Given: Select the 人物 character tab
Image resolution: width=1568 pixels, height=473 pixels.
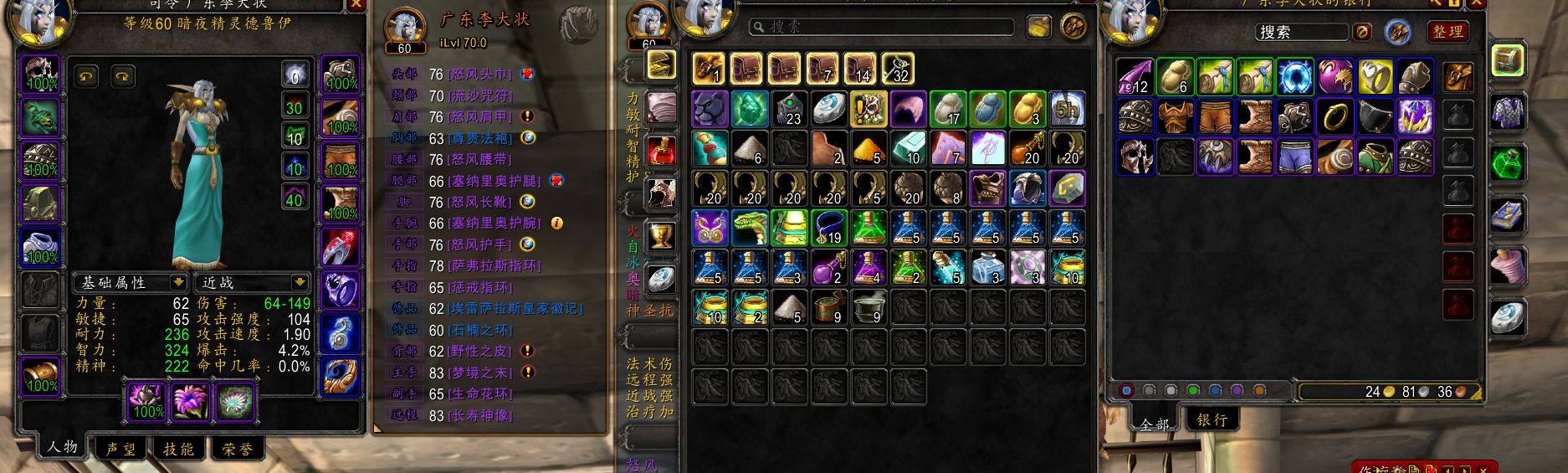Looking at the screenshot, I should pos(62,447).
